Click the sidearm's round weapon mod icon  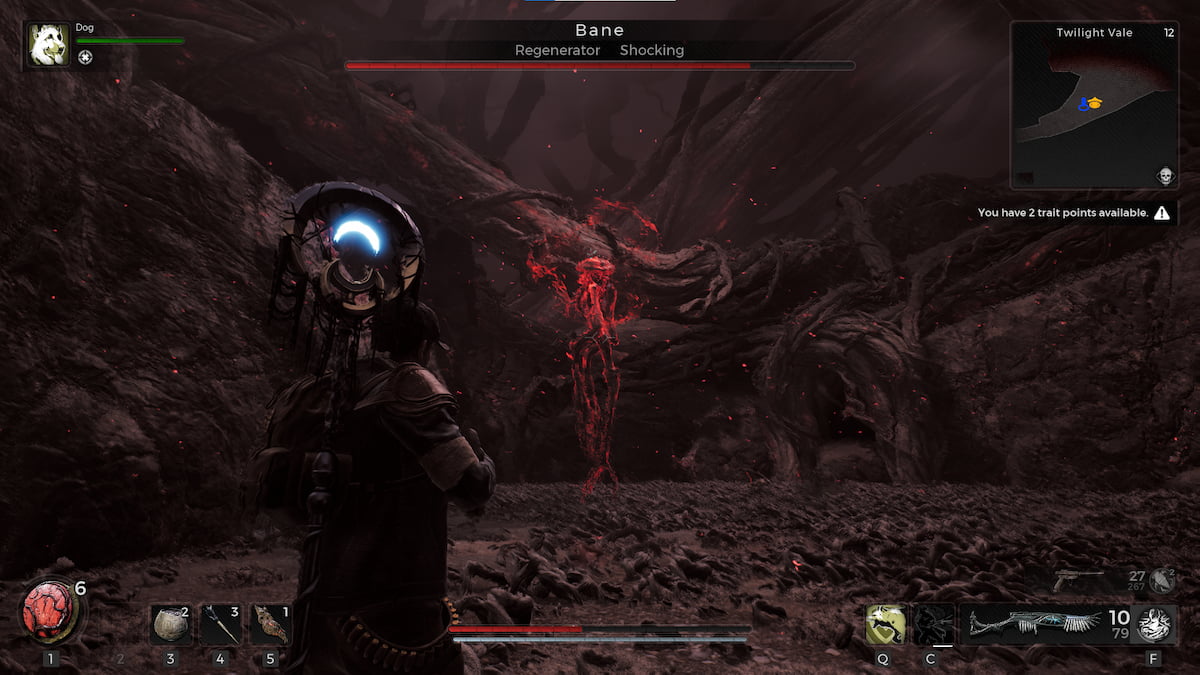tap(1161, 580)
